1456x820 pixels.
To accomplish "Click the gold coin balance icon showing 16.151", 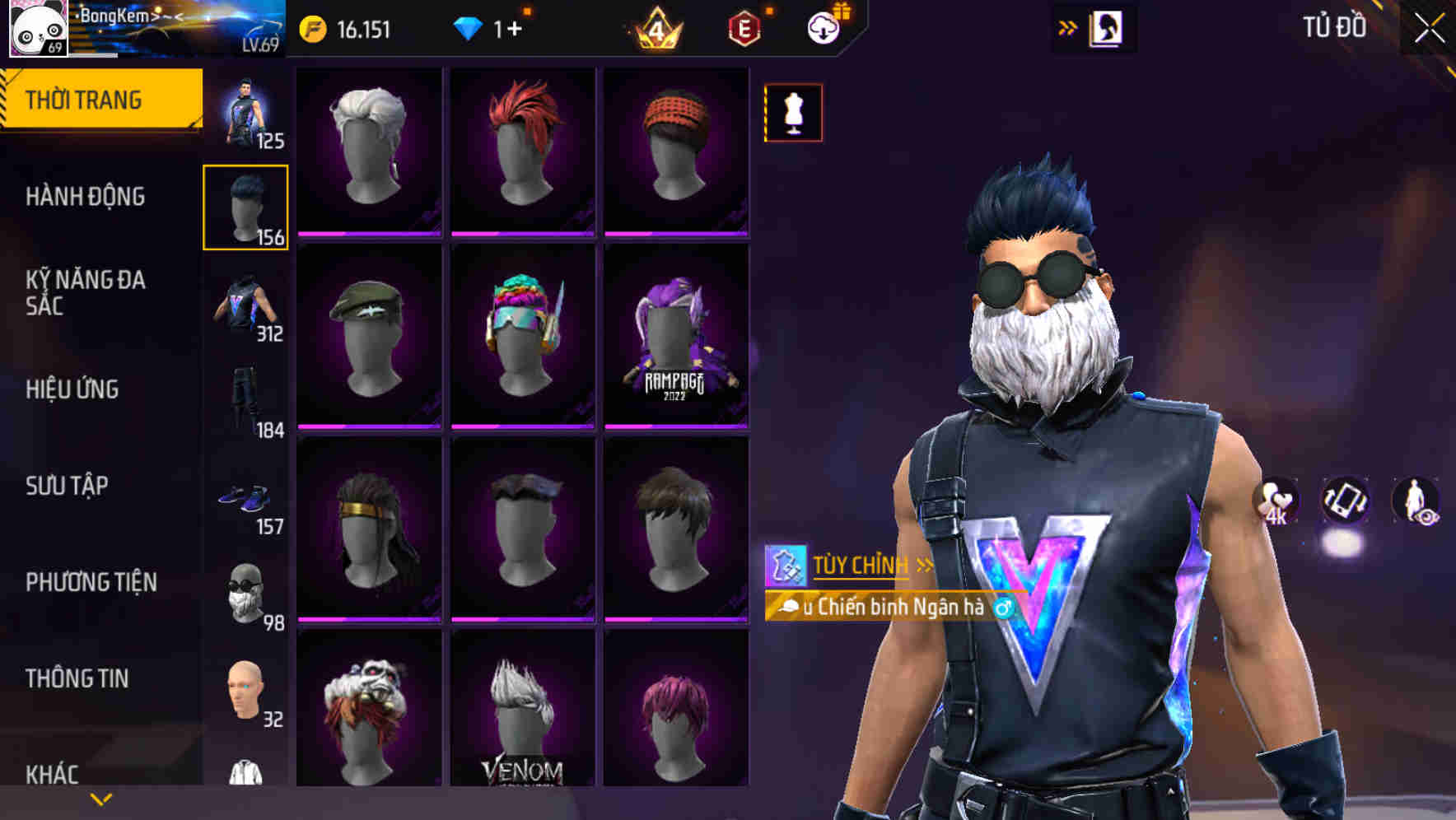I will (313, 27).
